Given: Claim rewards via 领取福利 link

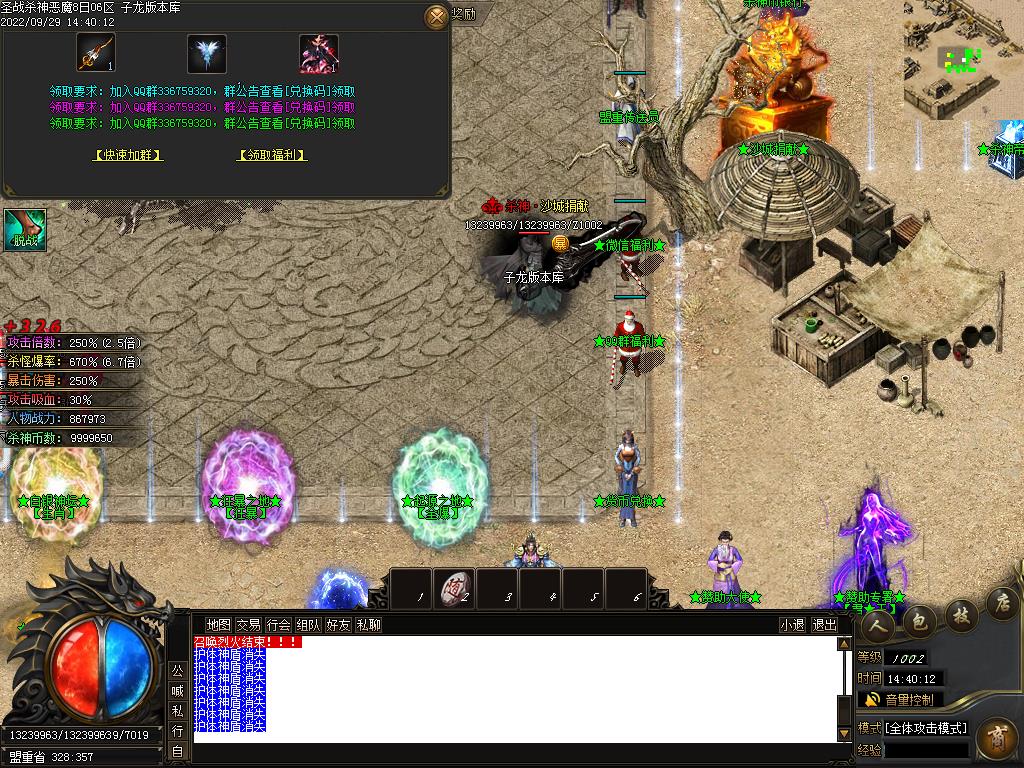Looking at the screenshot, I should pos(272,155).
